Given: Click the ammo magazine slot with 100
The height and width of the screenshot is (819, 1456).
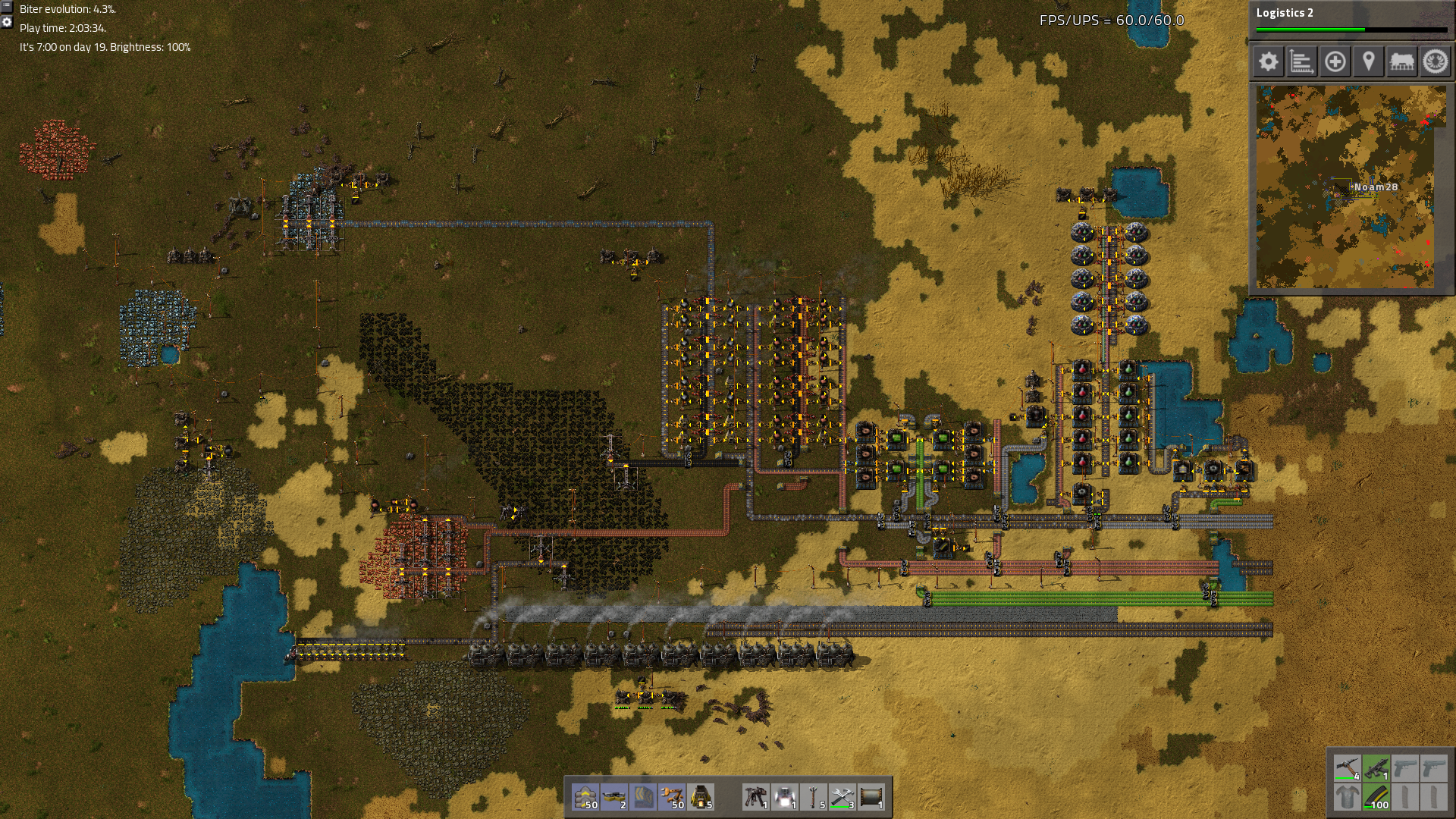Looking at the screenshot, I should (1376, 797).
